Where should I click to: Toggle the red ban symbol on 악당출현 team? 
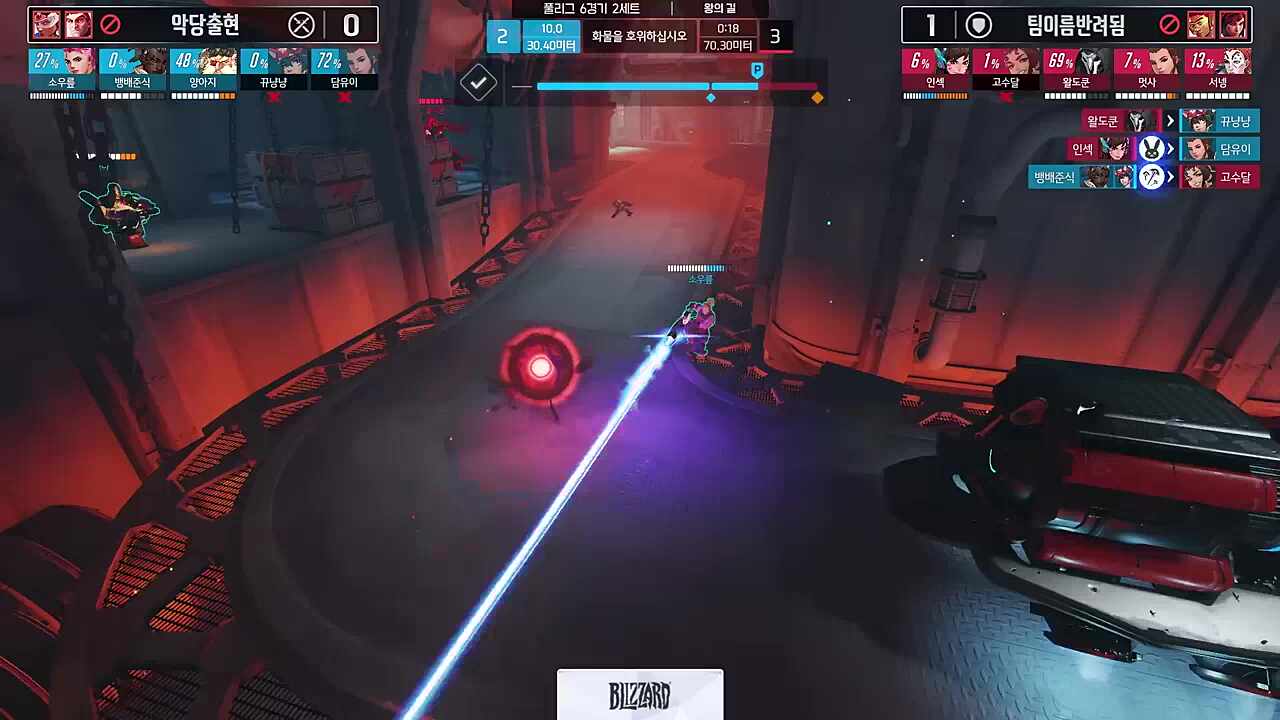click(x=109, y=23)
